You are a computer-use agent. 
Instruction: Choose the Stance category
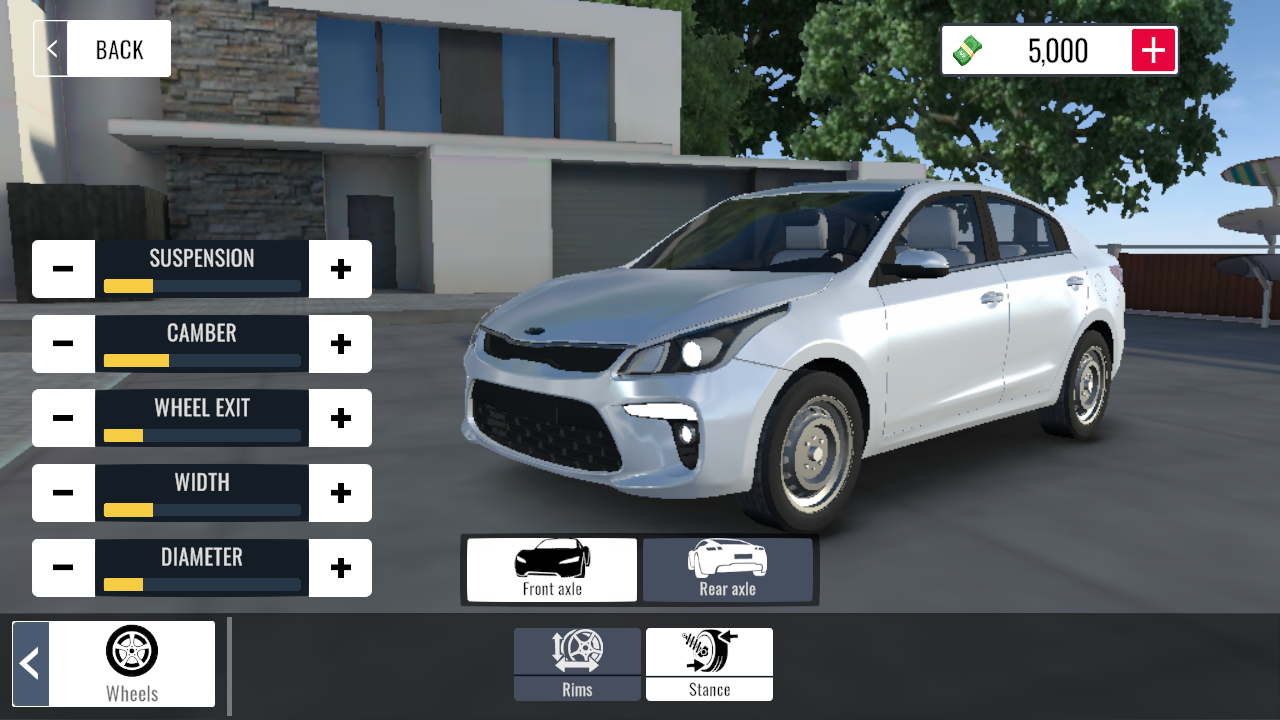(709, 664)
